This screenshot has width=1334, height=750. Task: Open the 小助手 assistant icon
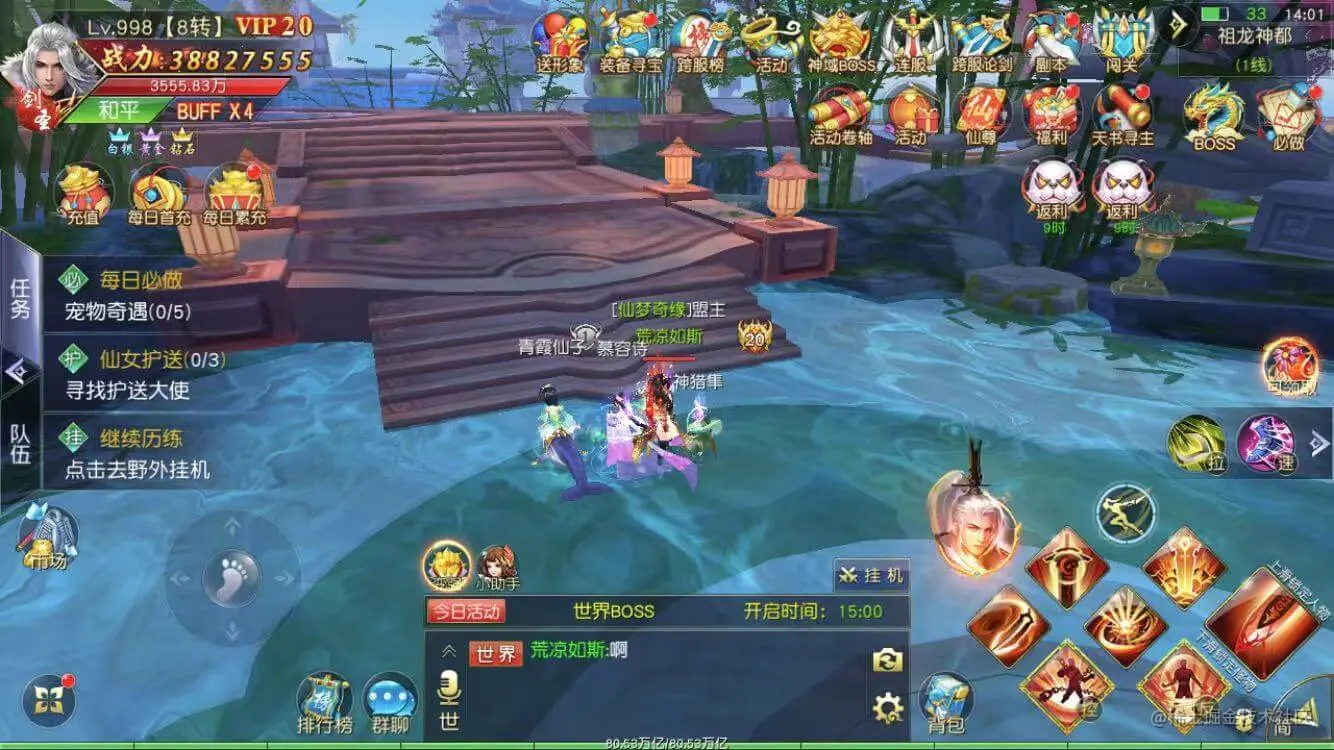tap(497, 567)
